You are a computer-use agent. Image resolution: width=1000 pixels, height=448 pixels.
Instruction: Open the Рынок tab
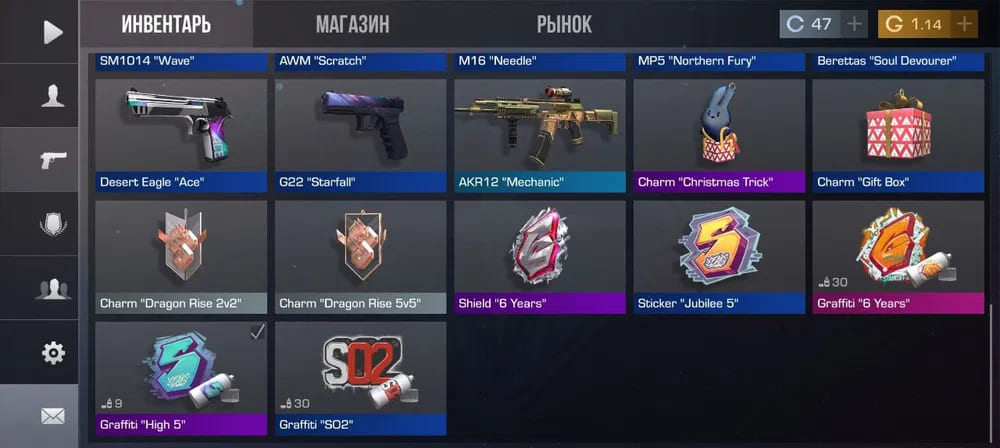(564, 24)
